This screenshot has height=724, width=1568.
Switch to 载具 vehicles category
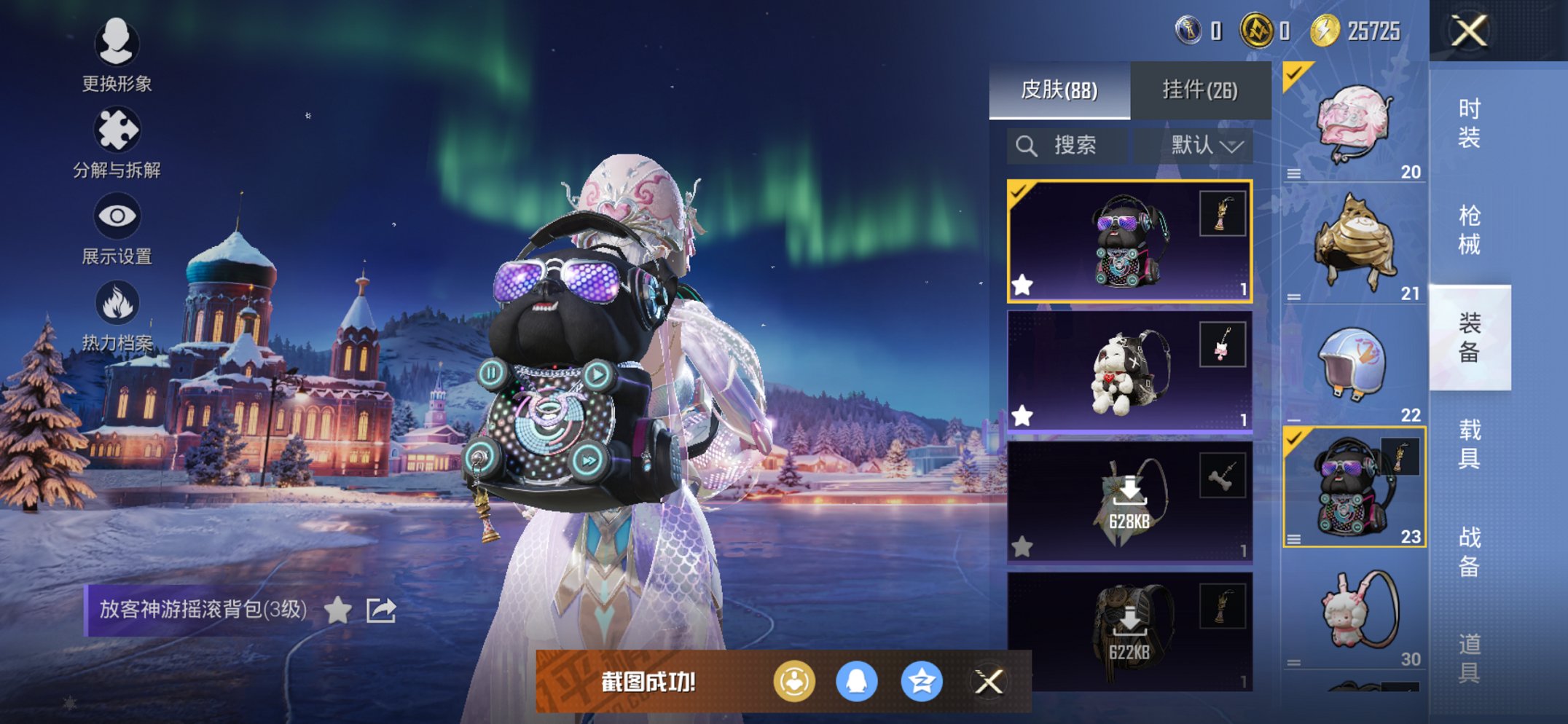point(1469,444)
